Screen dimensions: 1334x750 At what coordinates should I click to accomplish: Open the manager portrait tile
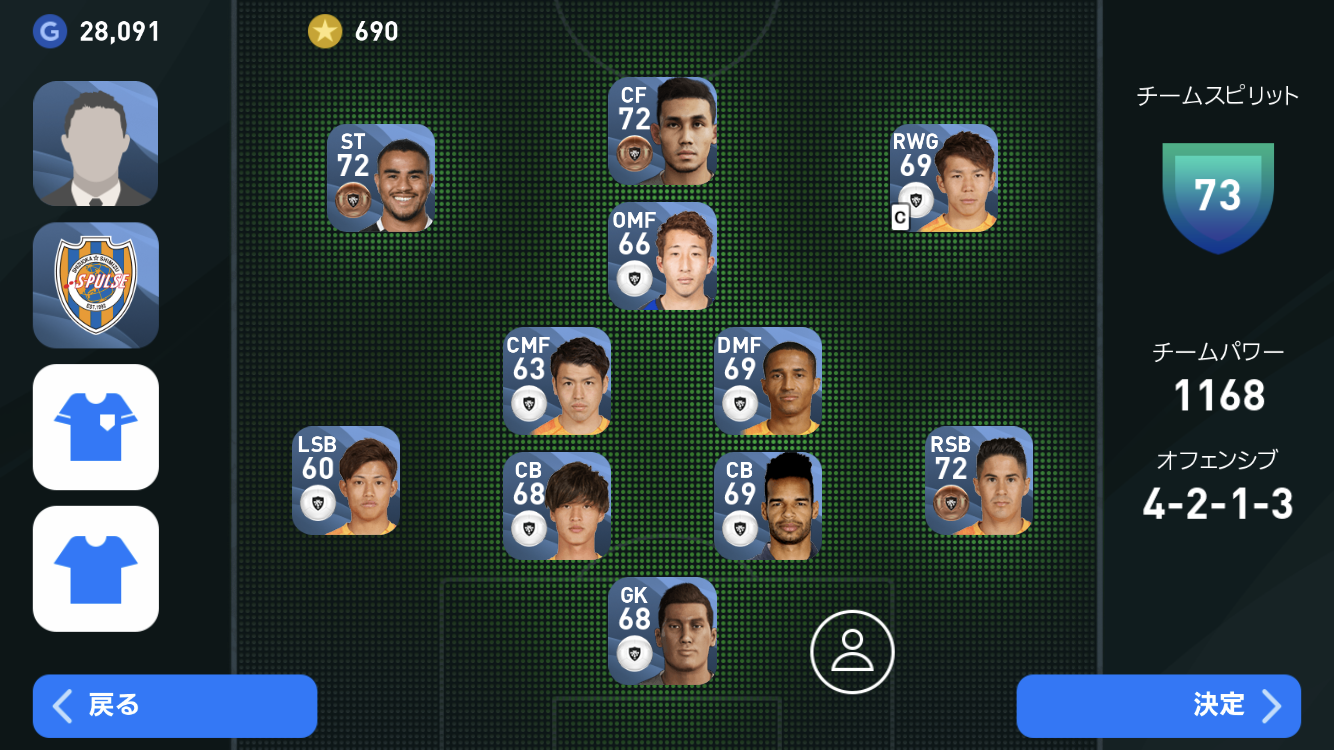[x=96, y=144]
